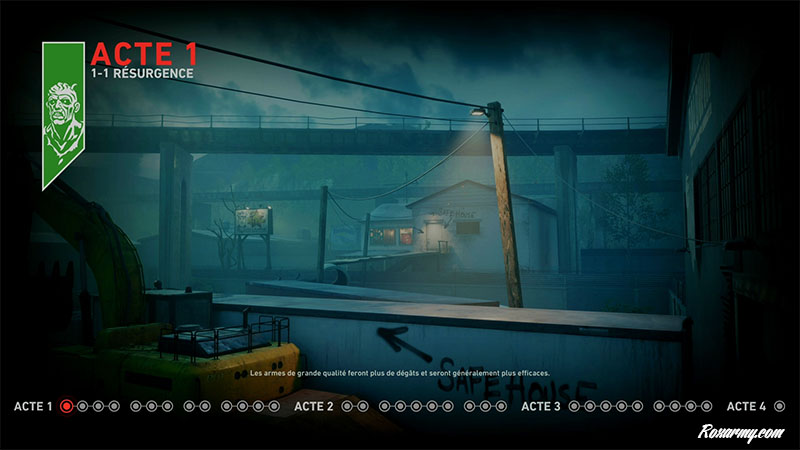Select the chapter dot after ACTE 4
This screenshot has height=450, width=800.
pyautogui.click(x=779, y=406)
